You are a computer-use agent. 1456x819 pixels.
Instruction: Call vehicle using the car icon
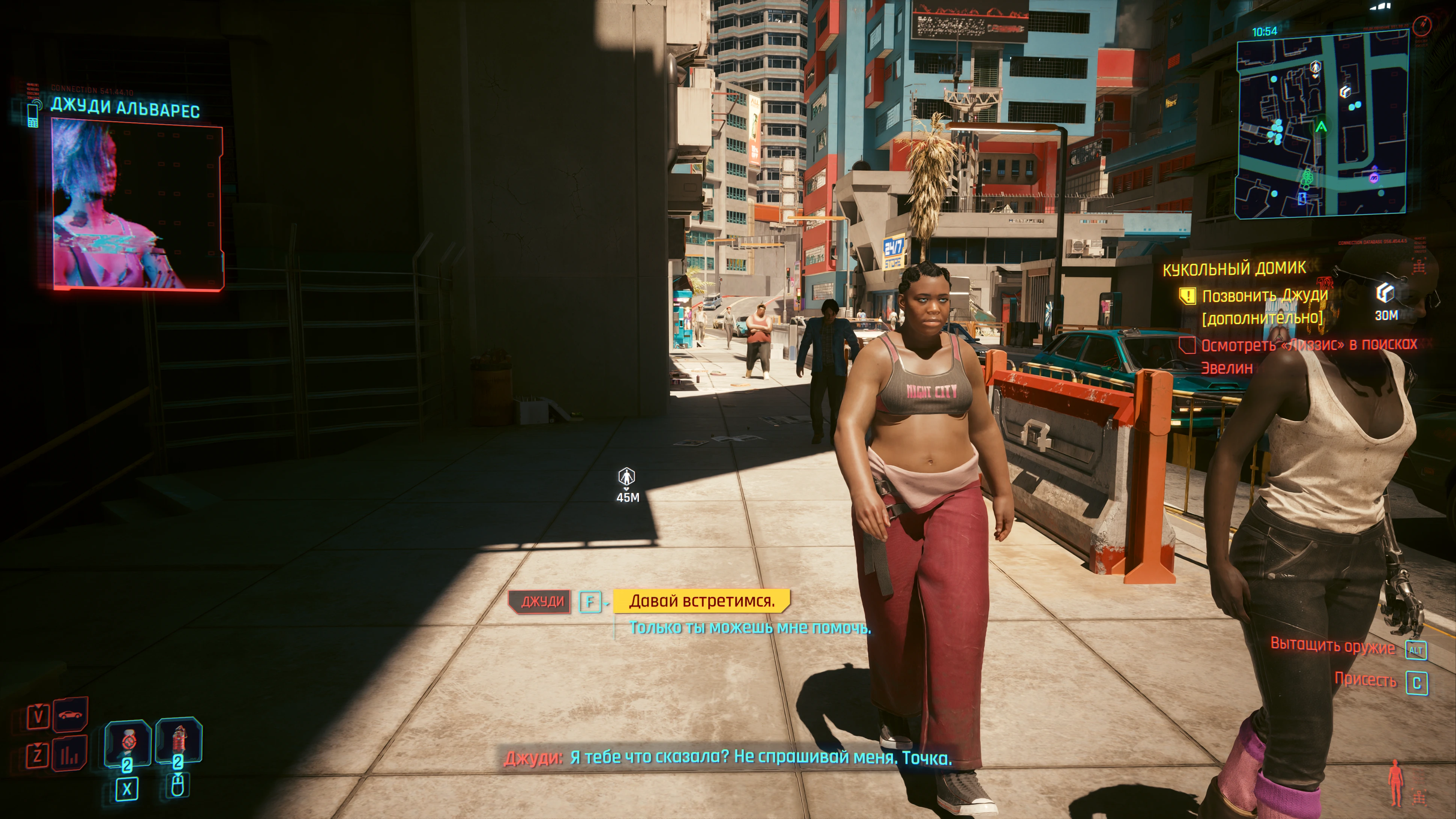(x=70, y=715)
